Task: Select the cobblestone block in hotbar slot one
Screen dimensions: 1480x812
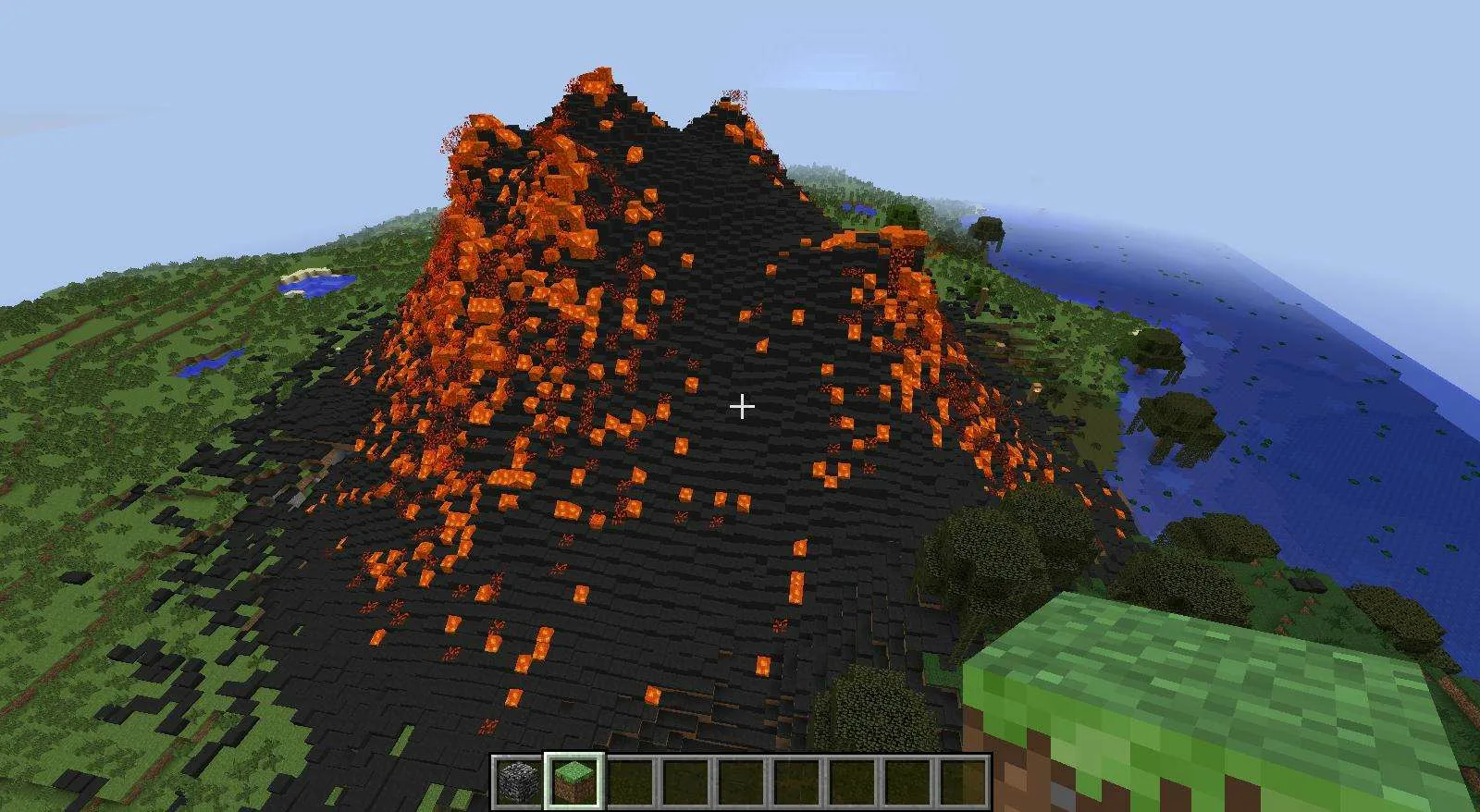Action: 518,781
